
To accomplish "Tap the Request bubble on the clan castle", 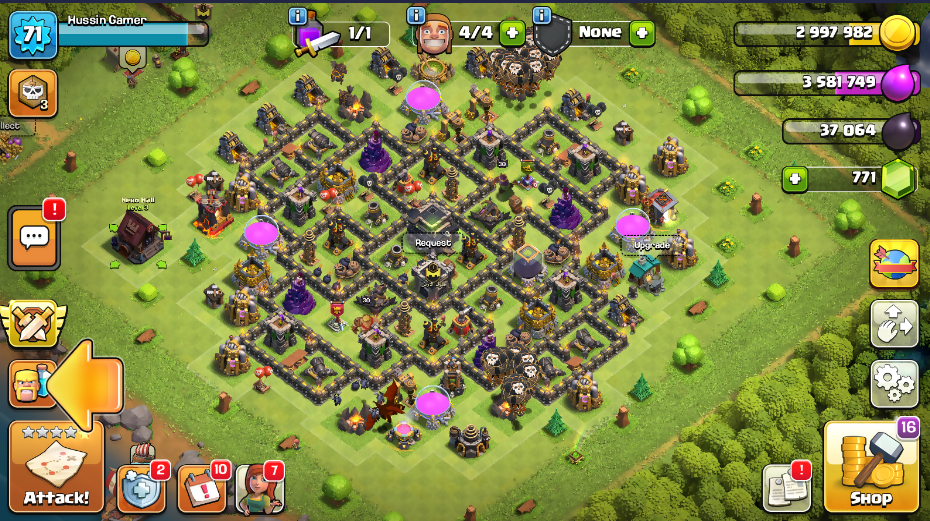I will [x=433, y=243].
